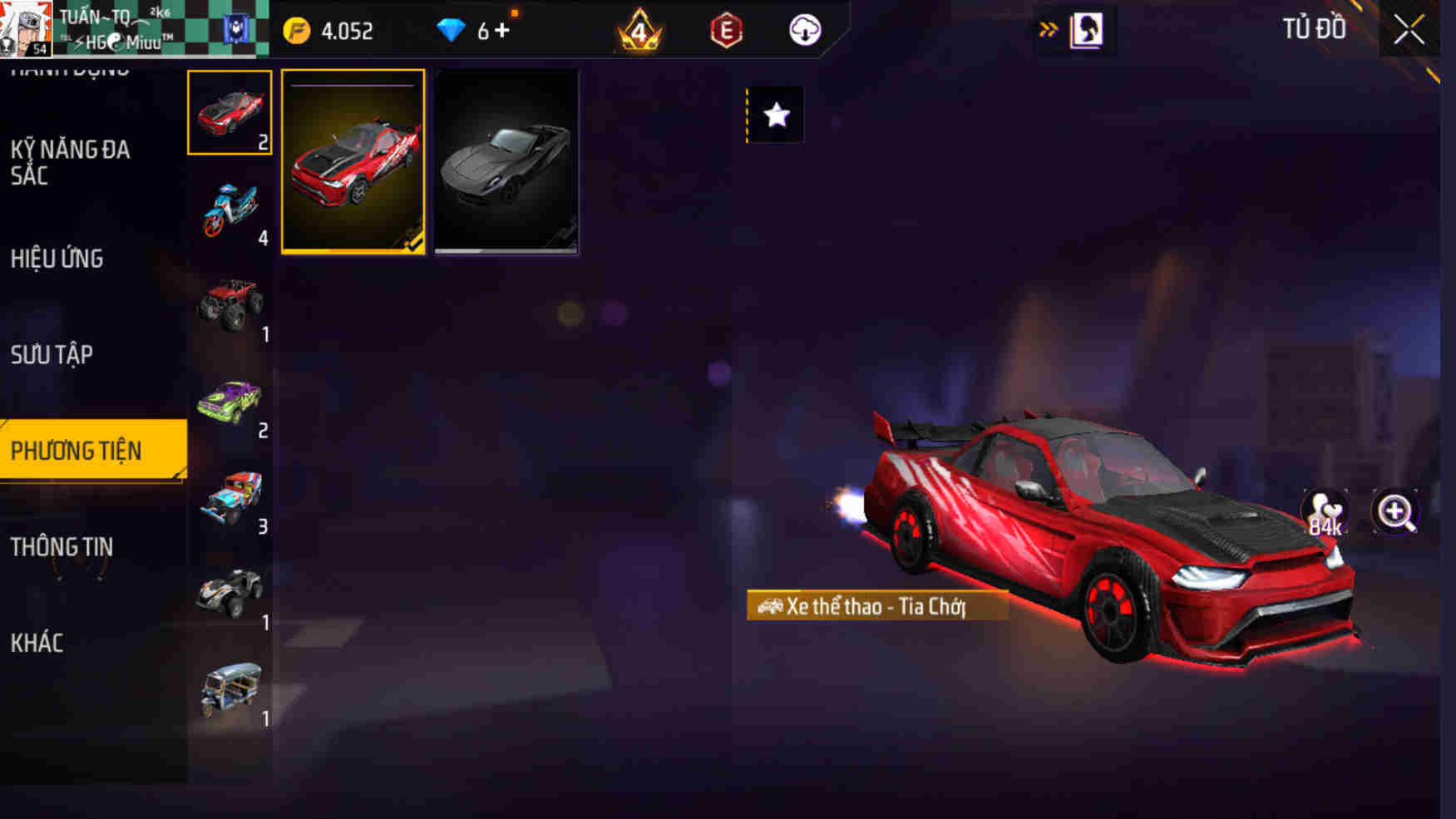Open the level 4 crown rank icon
Screen dimensions: 1456x819
point(638,31)
